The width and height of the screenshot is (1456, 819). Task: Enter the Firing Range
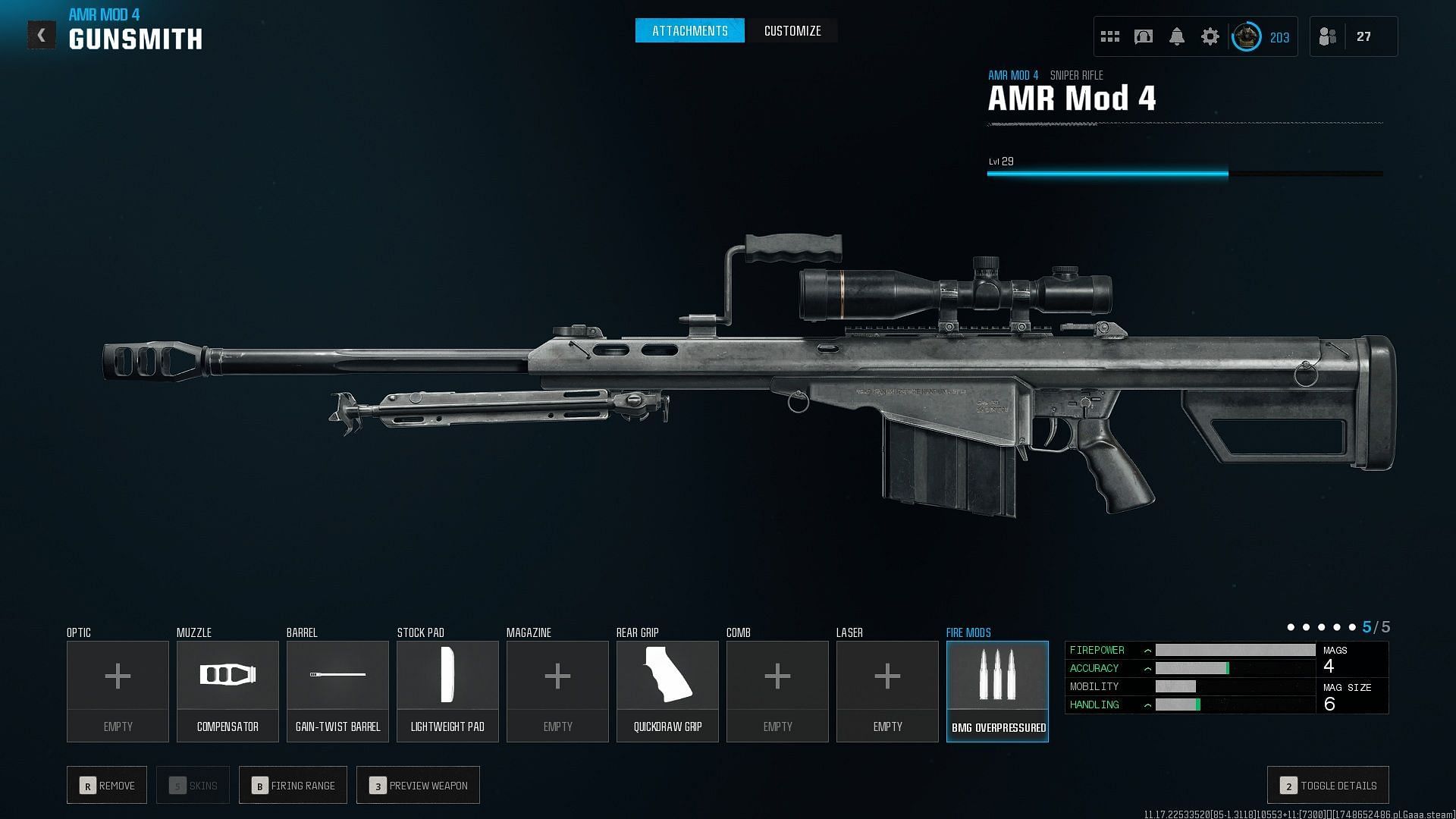(293, 786)
